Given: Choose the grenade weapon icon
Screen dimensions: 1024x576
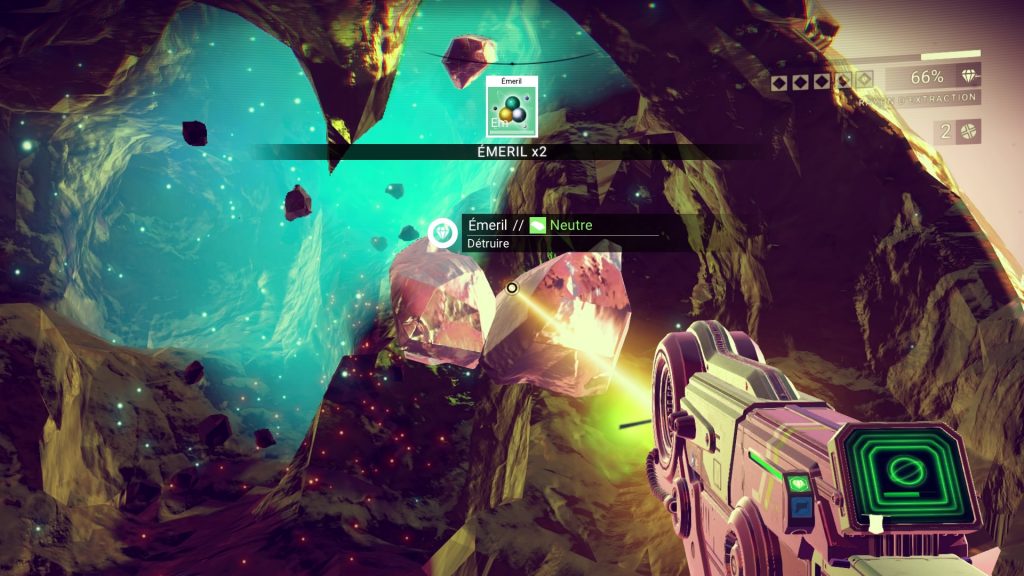Looking at the screenshot, I should [x=968, y=132].
